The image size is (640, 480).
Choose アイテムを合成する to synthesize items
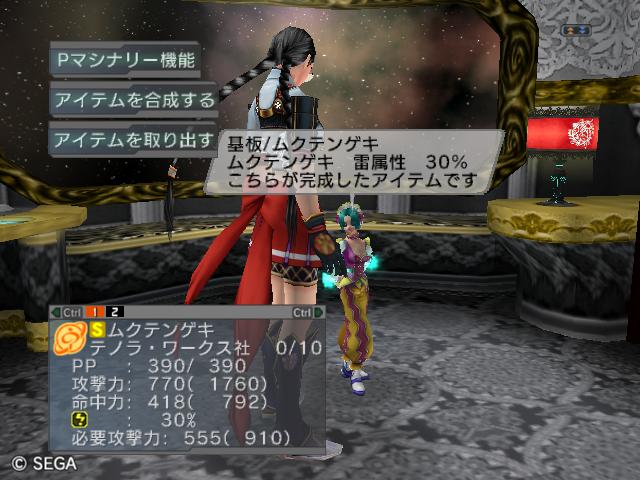(x=134, y=99)
